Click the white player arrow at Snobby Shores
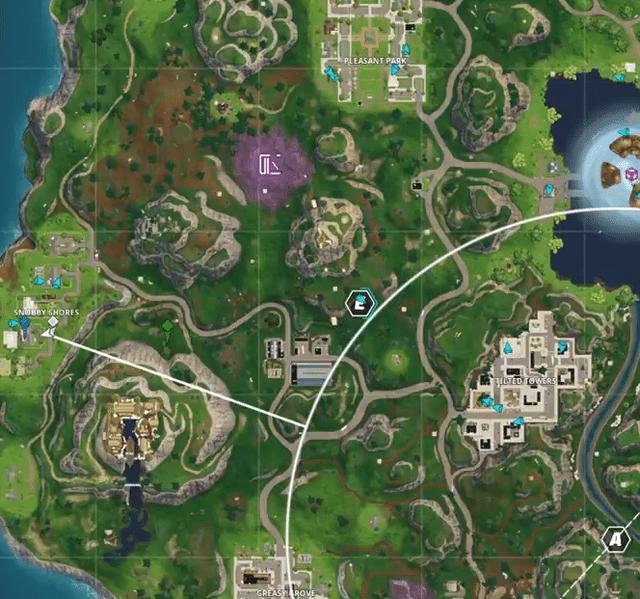The image size is (640, 599). point(47,336)
